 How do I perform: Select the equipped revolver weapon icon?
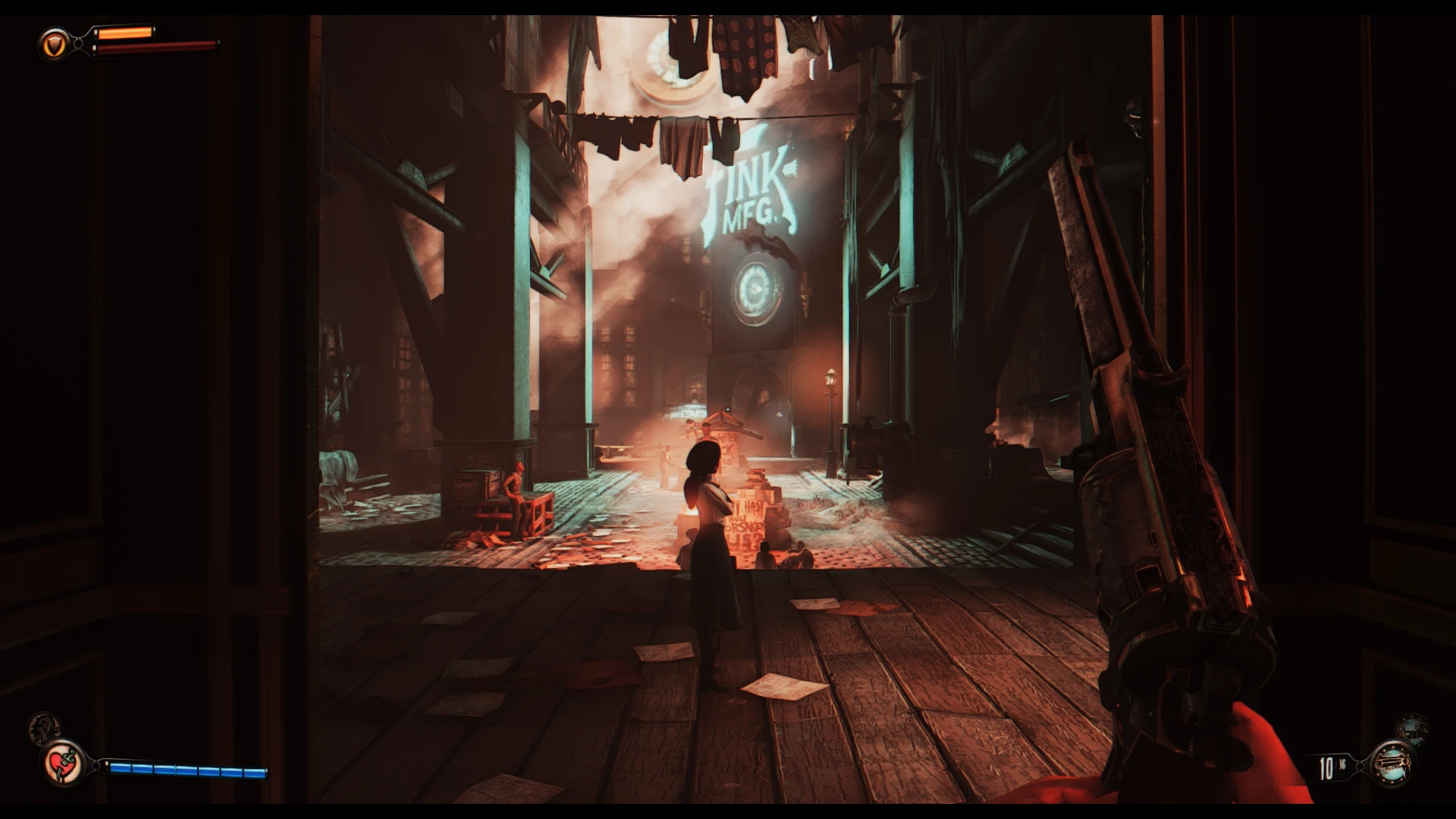pyautogui.click(x=1394, y=763)
